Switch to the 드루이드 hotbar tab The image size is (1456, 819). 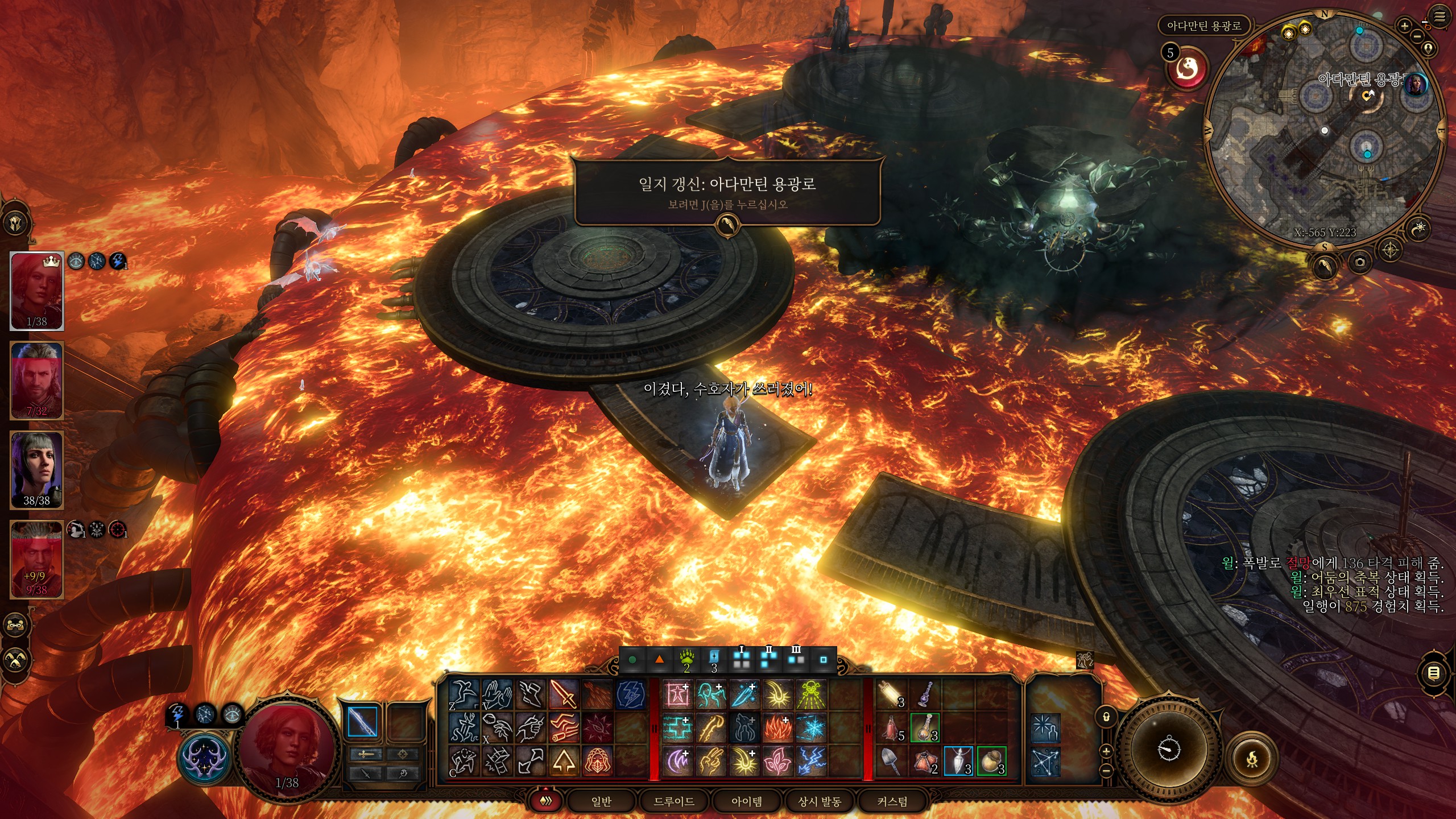tap(674, 801)
